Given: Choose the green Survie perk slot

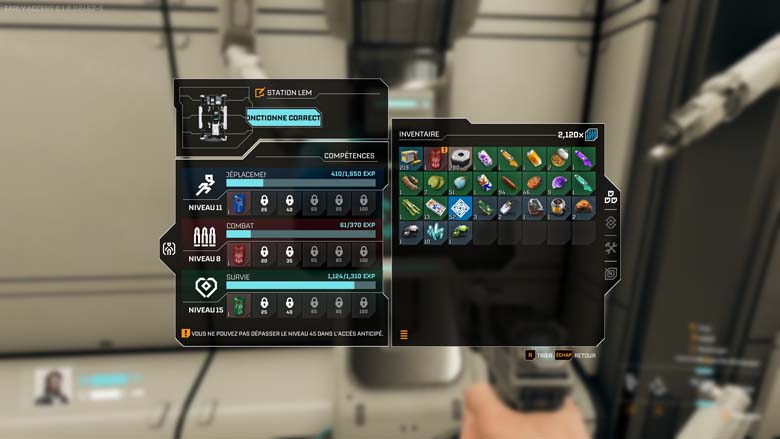Looking at the screenshot, I should [239, 306].
